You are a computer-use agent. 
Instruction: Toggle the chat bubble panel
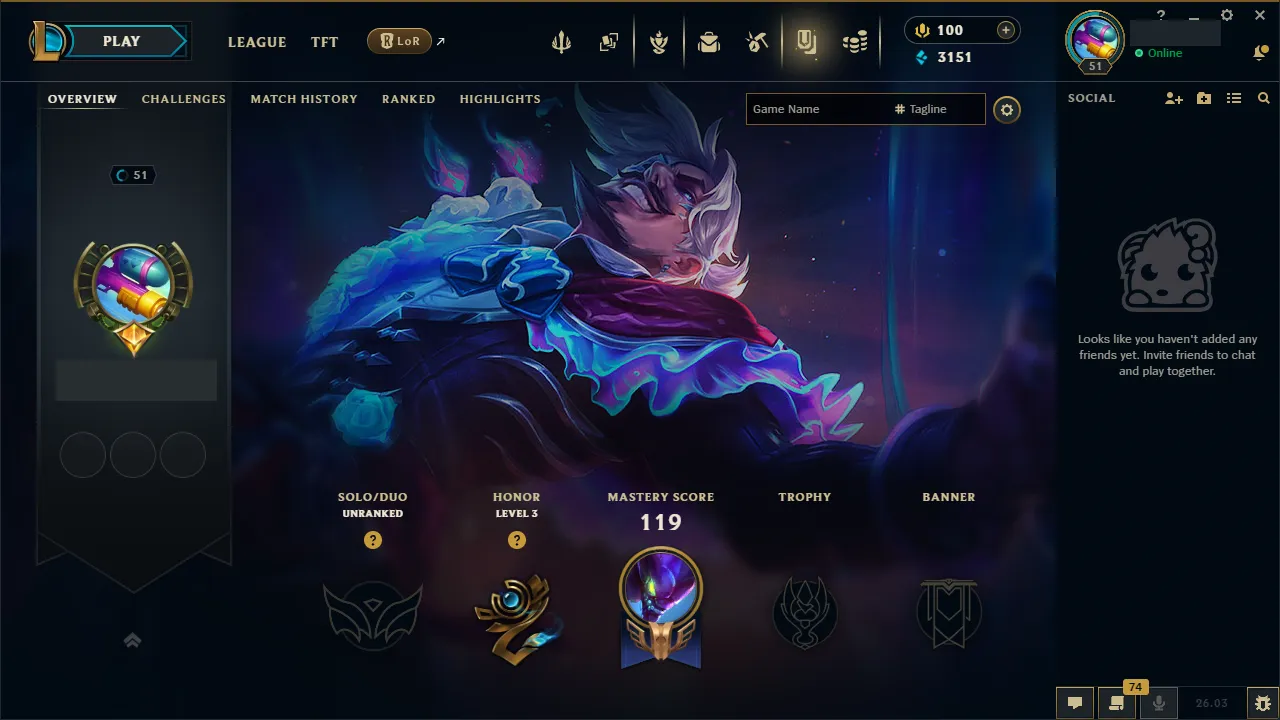pos(1074,703)
